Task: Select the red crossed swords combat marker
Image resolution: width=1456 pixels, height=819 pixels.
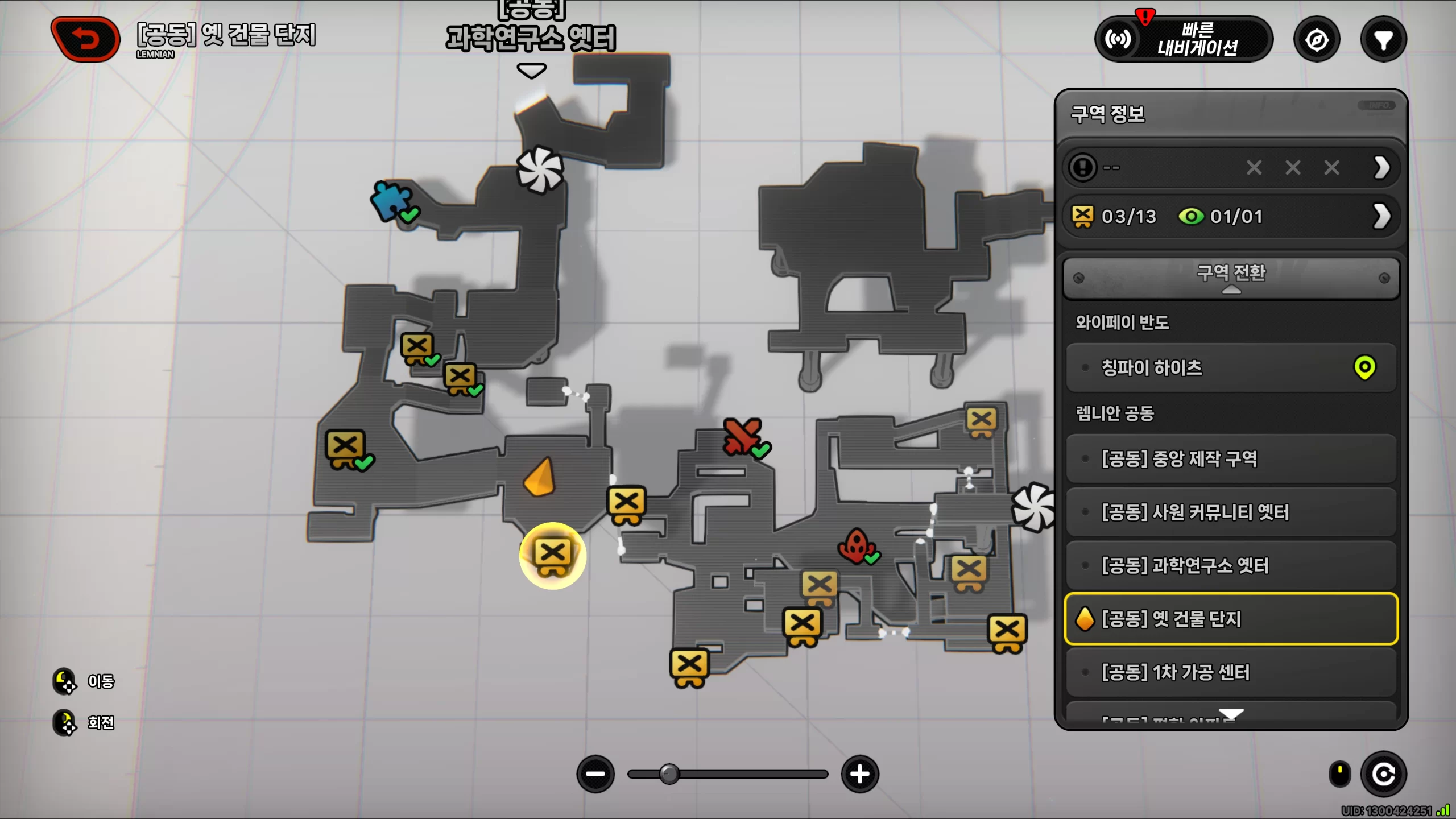Action: click(742, 437)
